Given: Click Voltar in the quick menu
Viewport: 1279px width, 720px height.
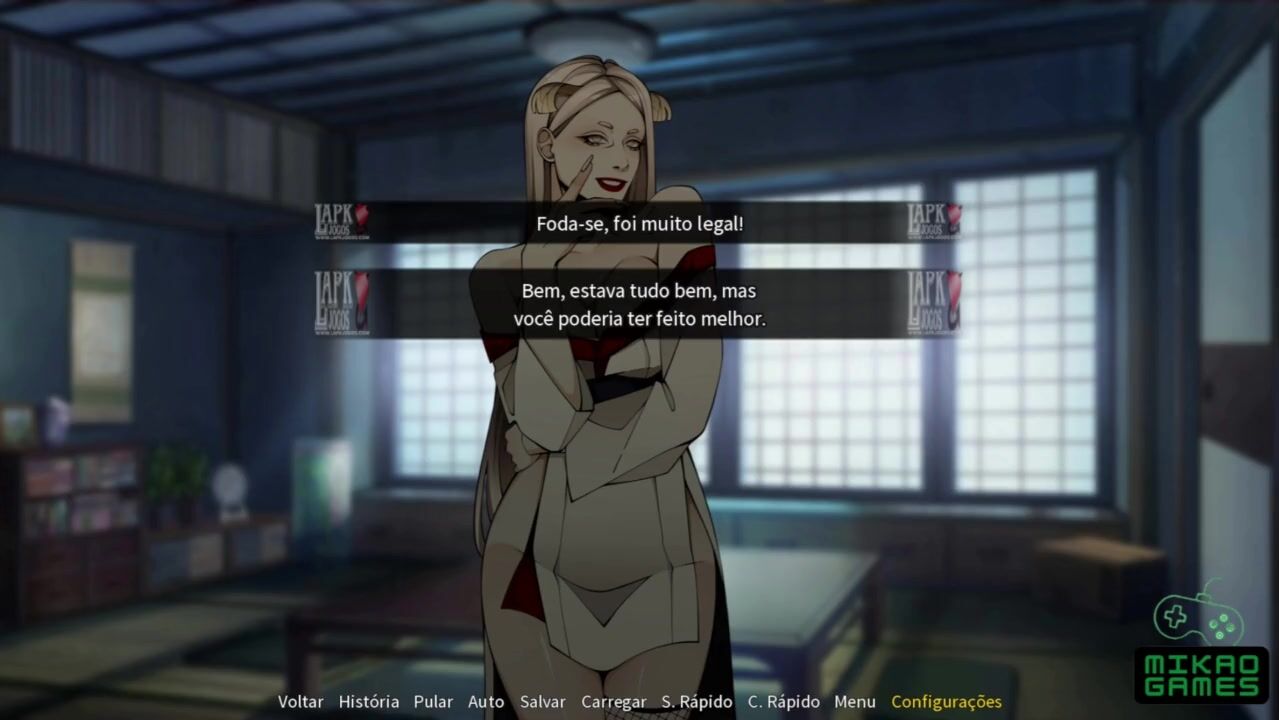Looking at the screenshot, I should (x=300, y=702).
